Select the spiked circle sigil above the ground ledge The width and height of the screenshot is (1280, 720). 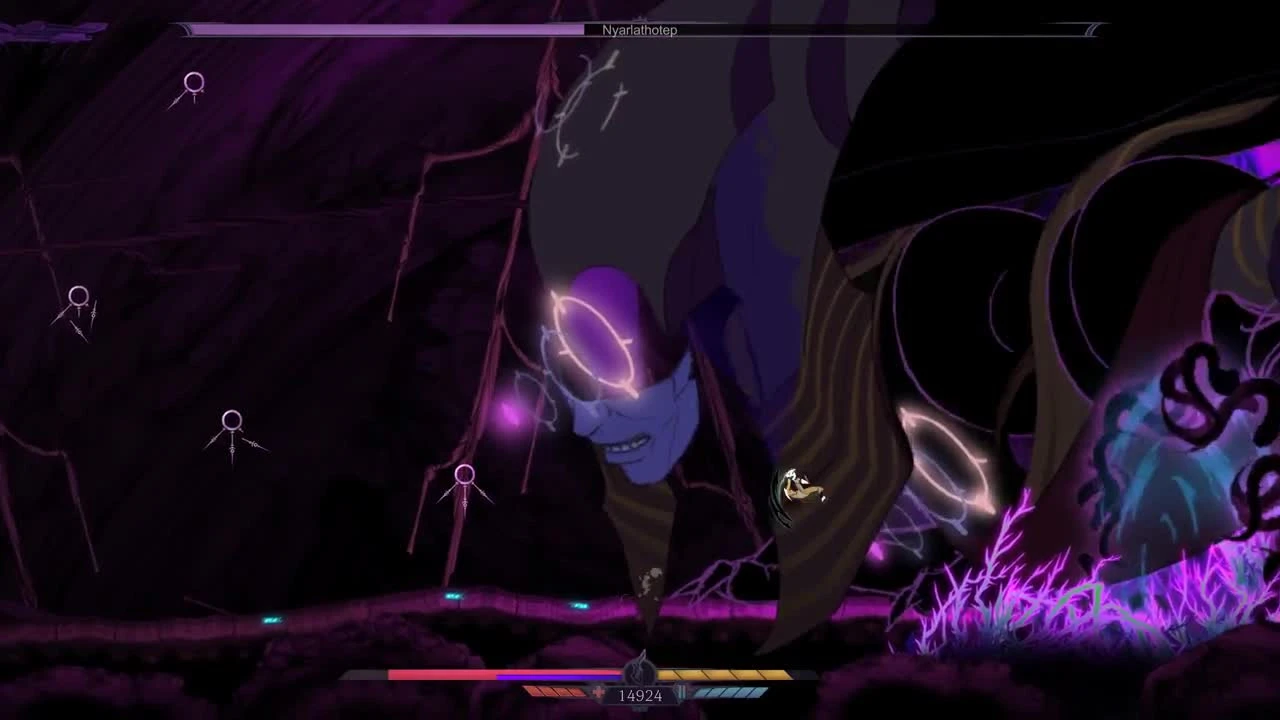coord(463,475)
